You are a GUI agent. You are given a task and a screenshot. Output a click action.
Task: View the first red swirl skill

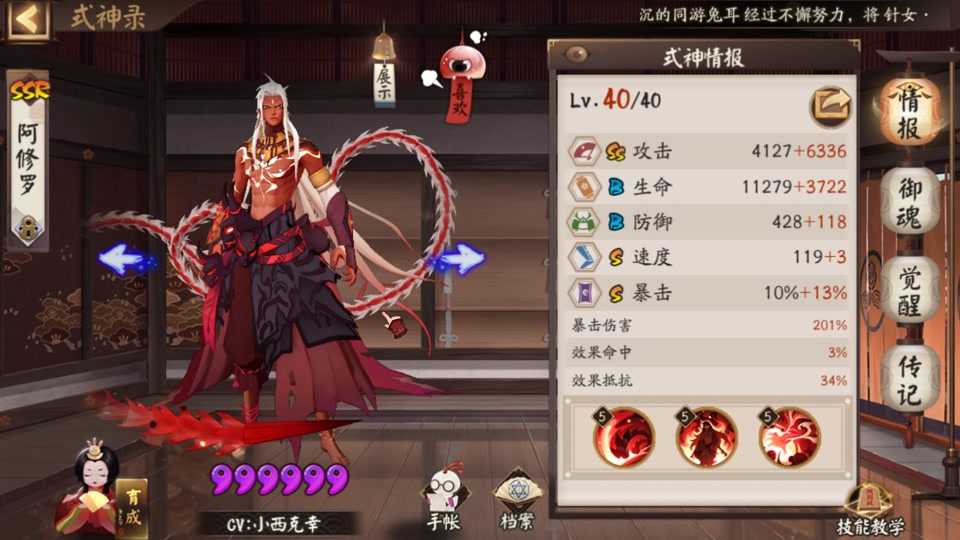(x=624, y=437)
